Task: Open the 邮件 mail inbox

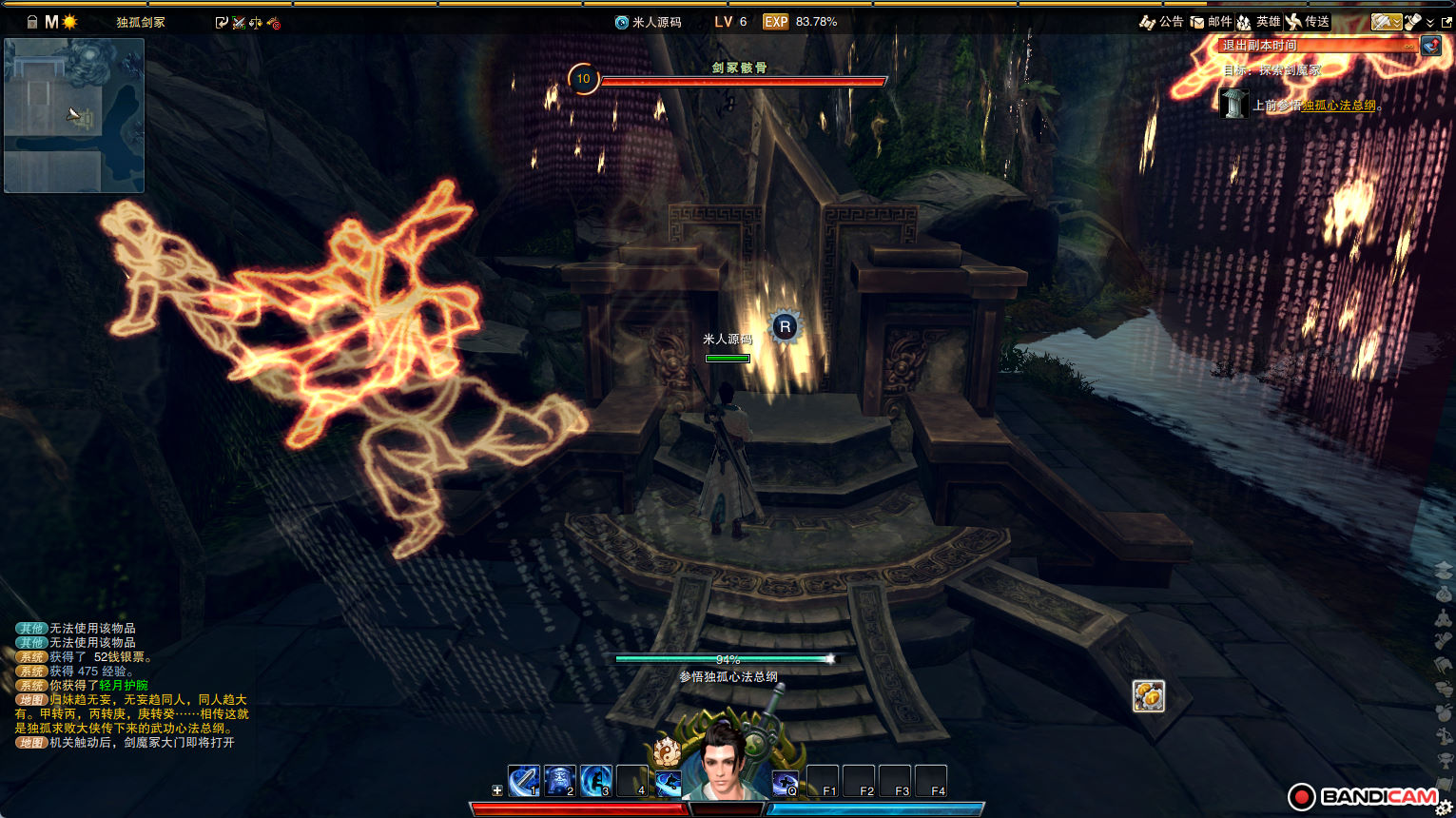Action: [1211, 22]
